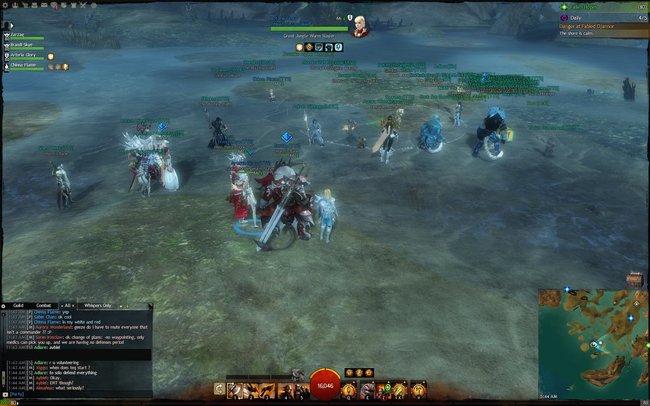Image resolution: width=650 pixels, height=406 pixels.
Task: Switch to the Guild chat tab
Action: point(19,304)
